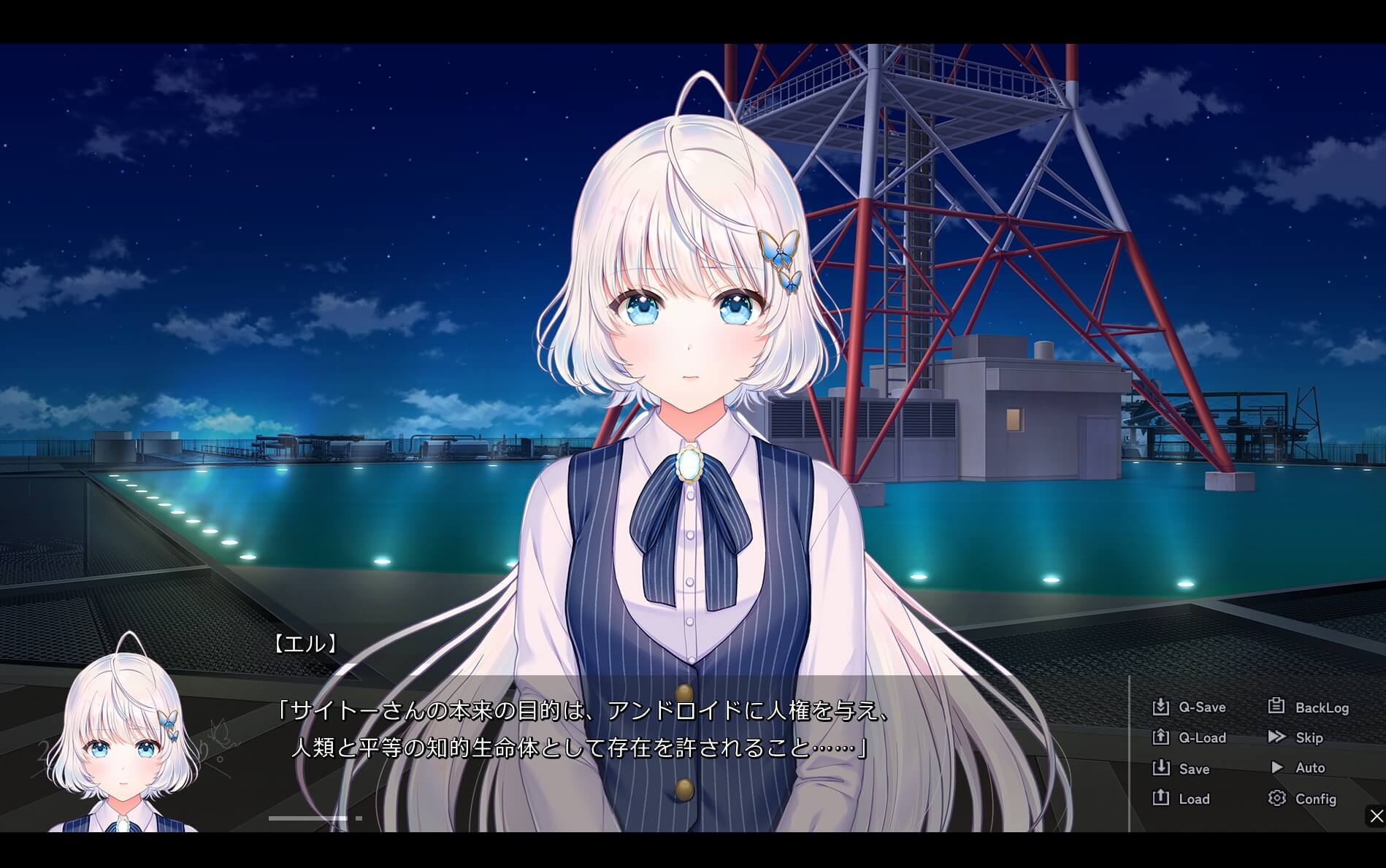Click the Save label
This screenshot has width=1386, height=868.
[1195, 768]
